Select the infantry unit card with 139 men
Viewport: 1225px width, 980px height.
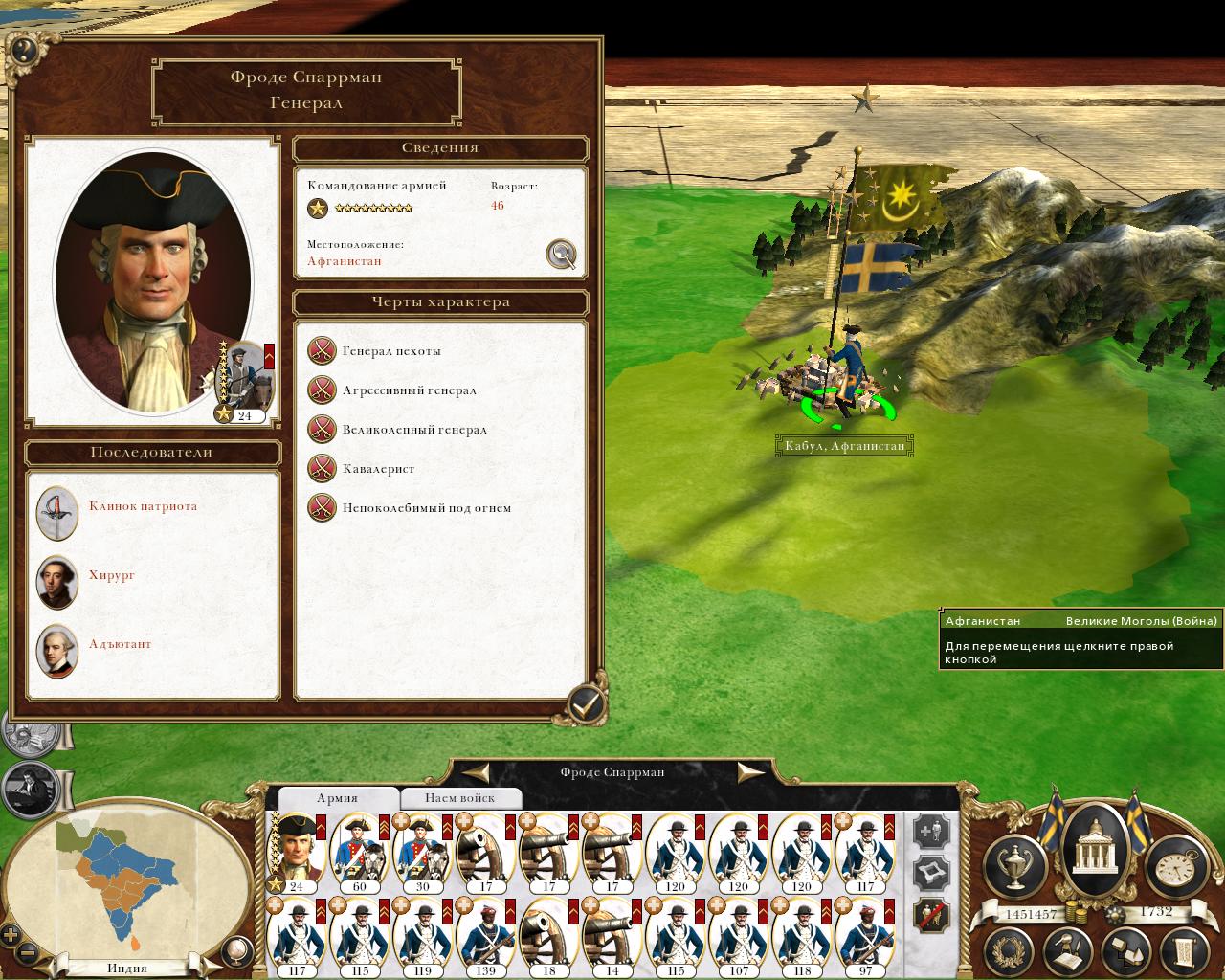[x=486, y=936]
